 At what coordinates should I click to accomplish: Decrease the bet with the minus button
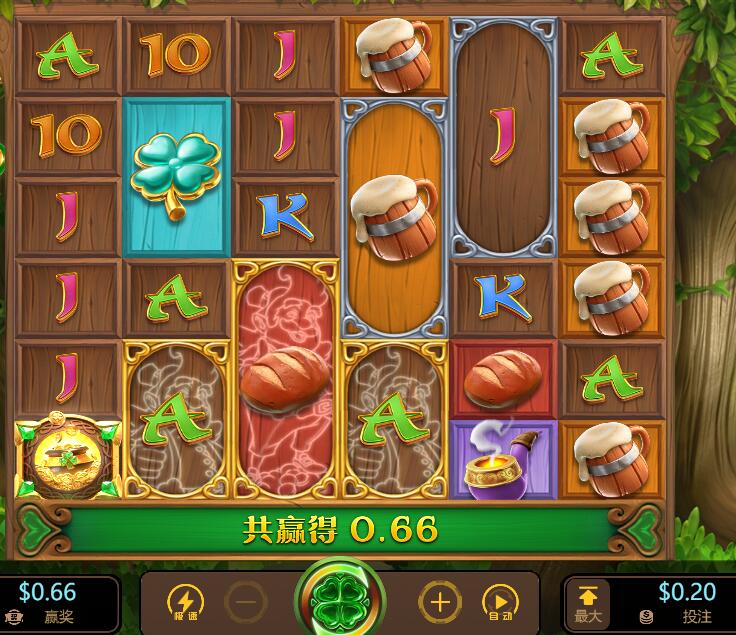pos(245,602)
